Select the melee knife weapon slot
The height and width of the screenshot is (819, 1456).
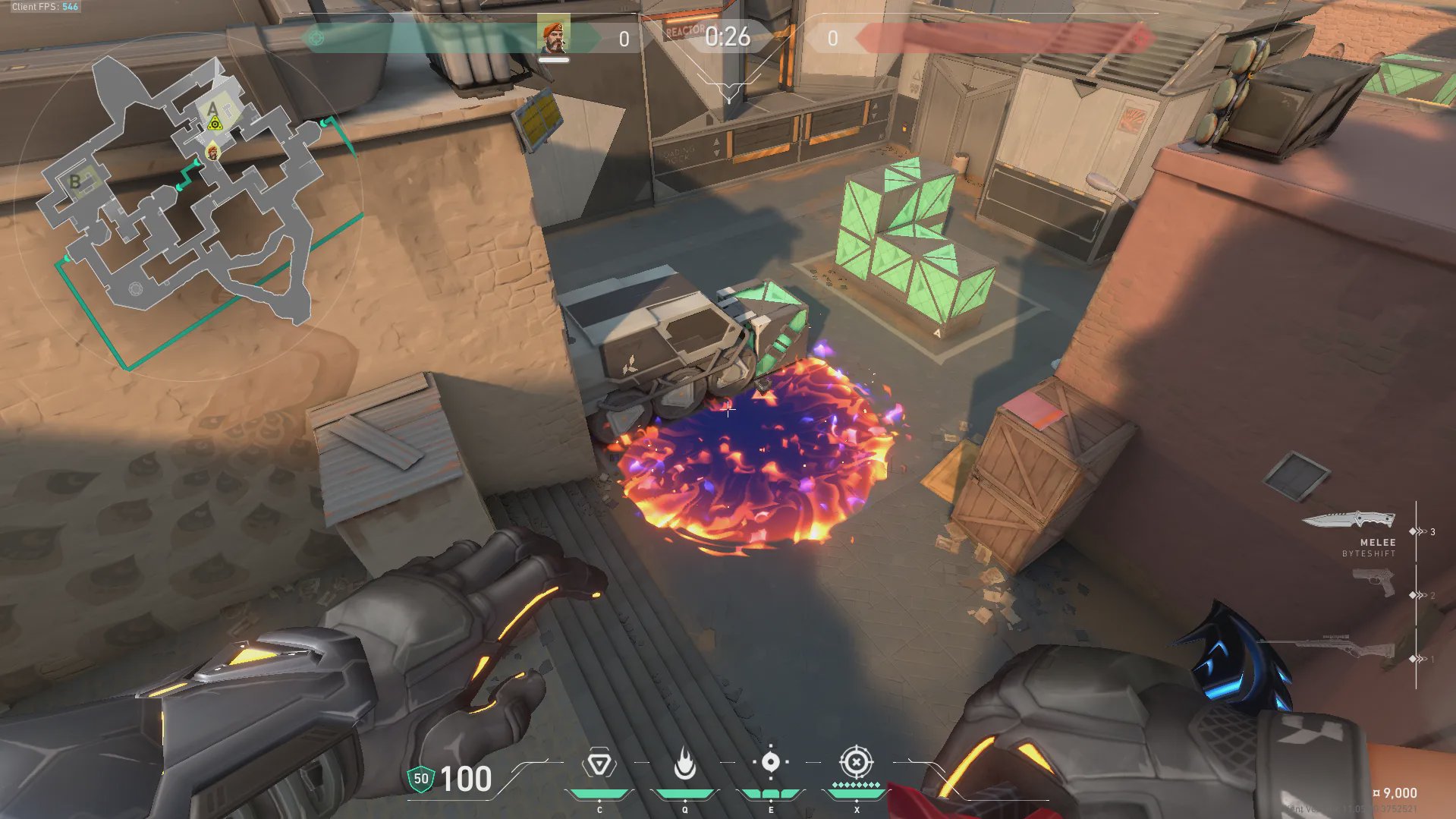coord(1349,521)
